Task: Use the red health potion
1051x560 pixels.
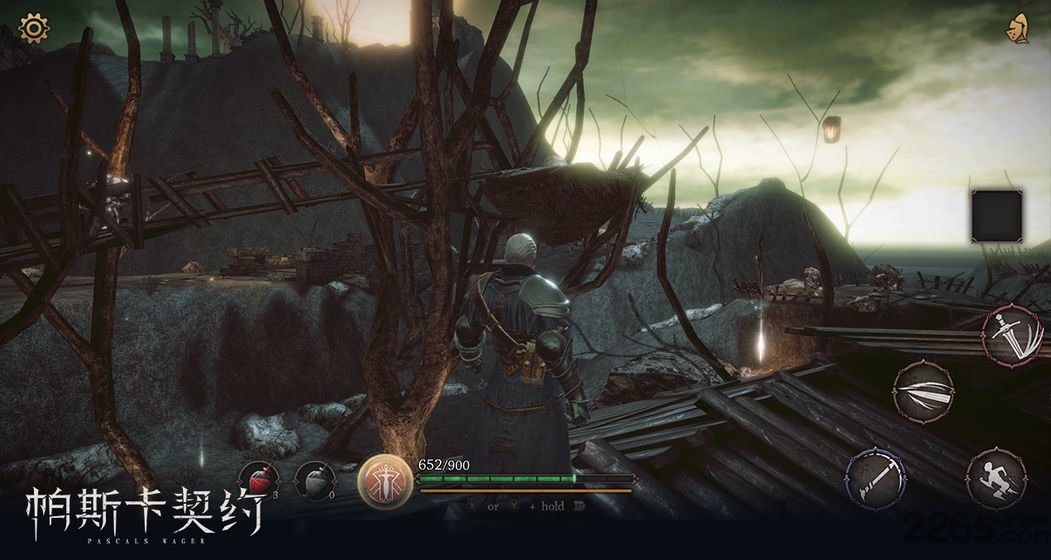Action: click(258, 482)
